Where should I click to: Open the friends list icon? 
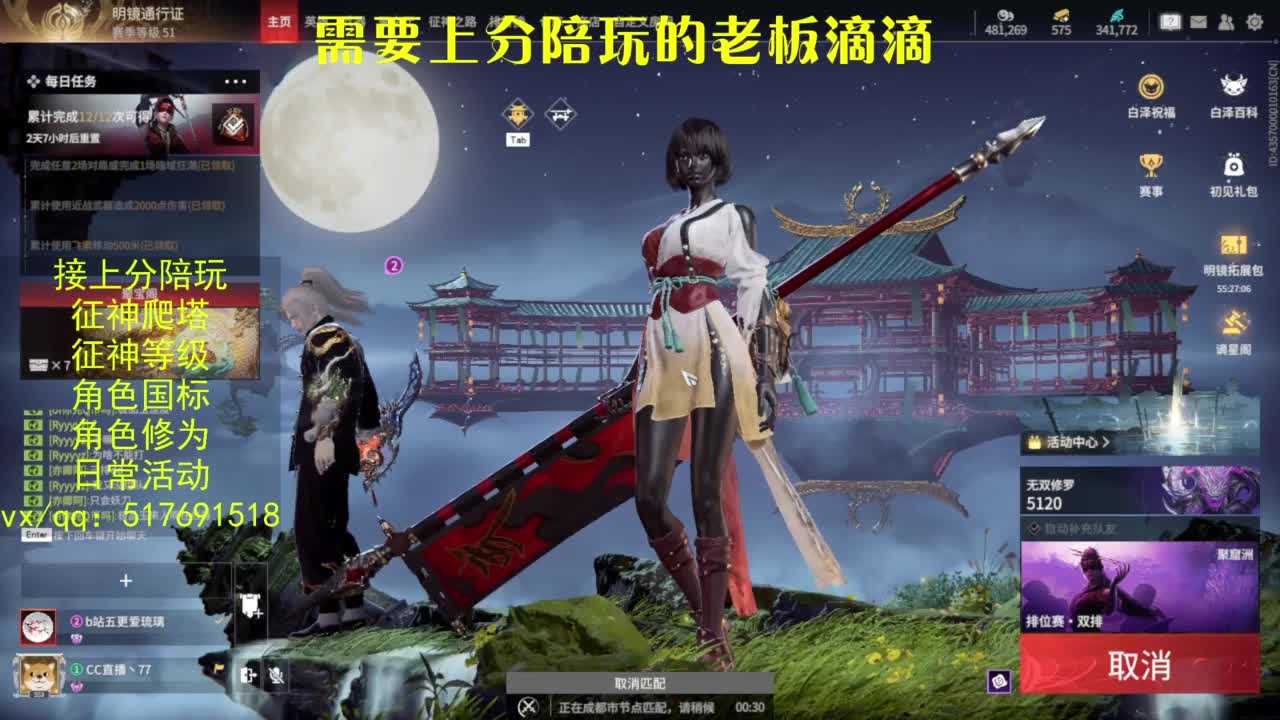click(1225, 21)
